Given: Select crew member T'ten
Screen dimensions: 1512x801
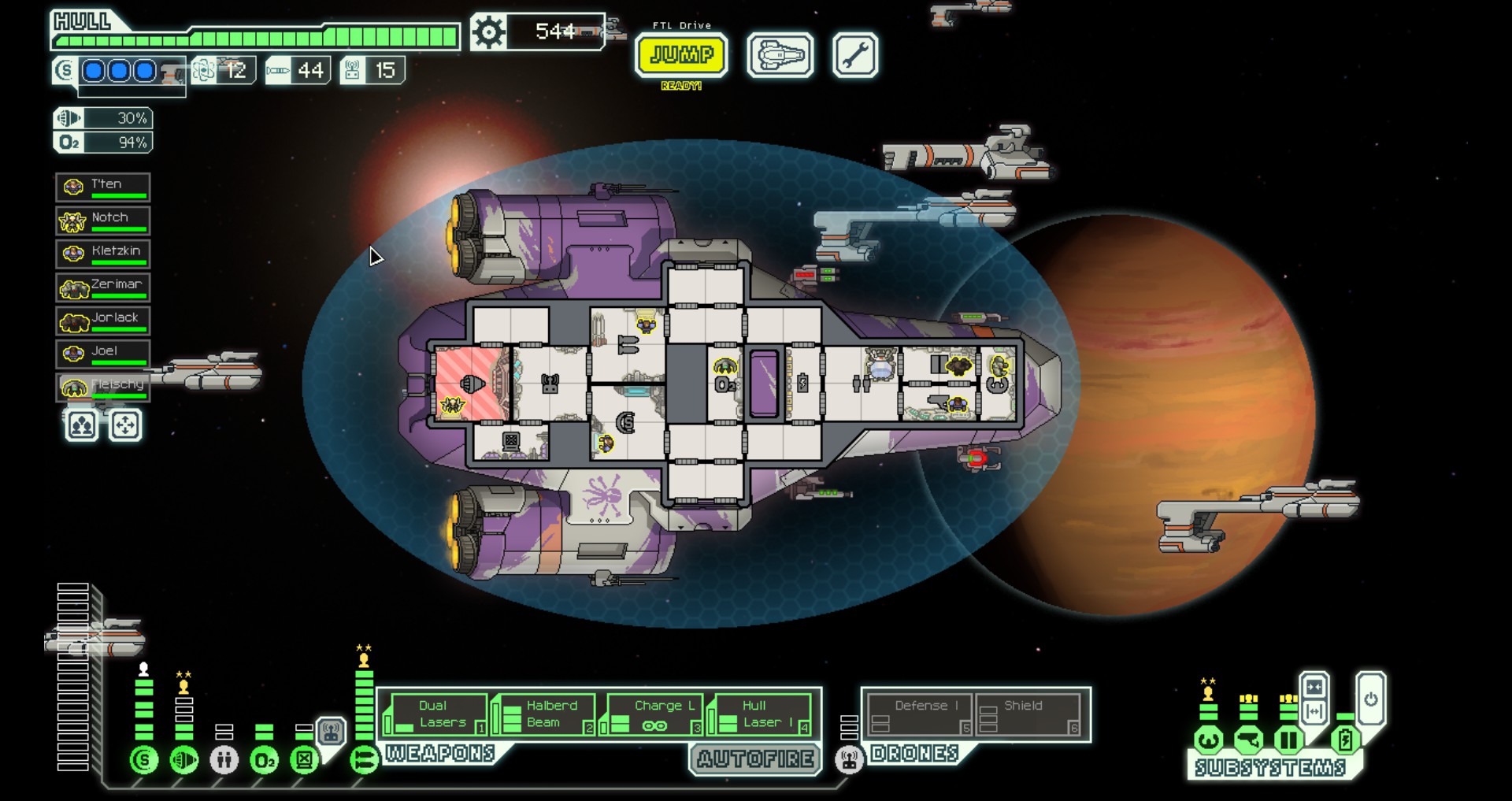Looking at the screenshot, I should point(103,187).
